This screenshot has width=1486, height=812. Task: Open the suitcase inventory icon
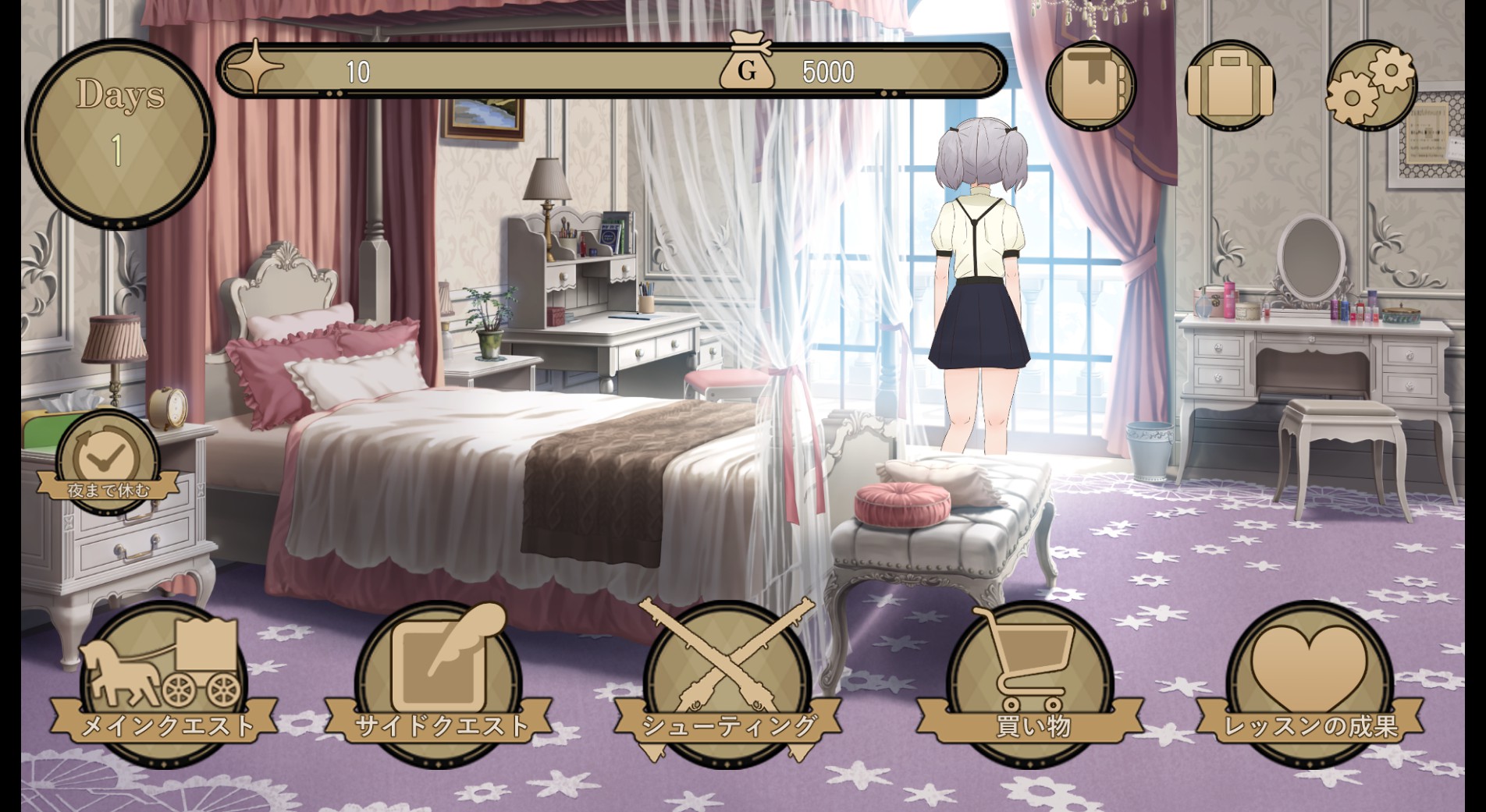pyautogui.click(x=1230, y=84)
